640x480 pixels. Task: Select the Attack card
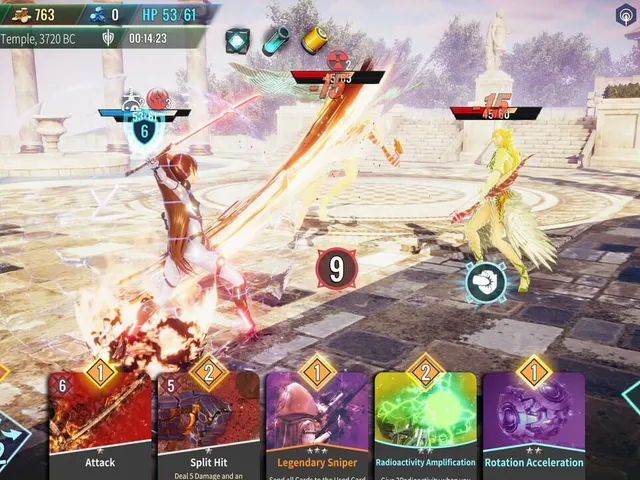tap(100, 425)
